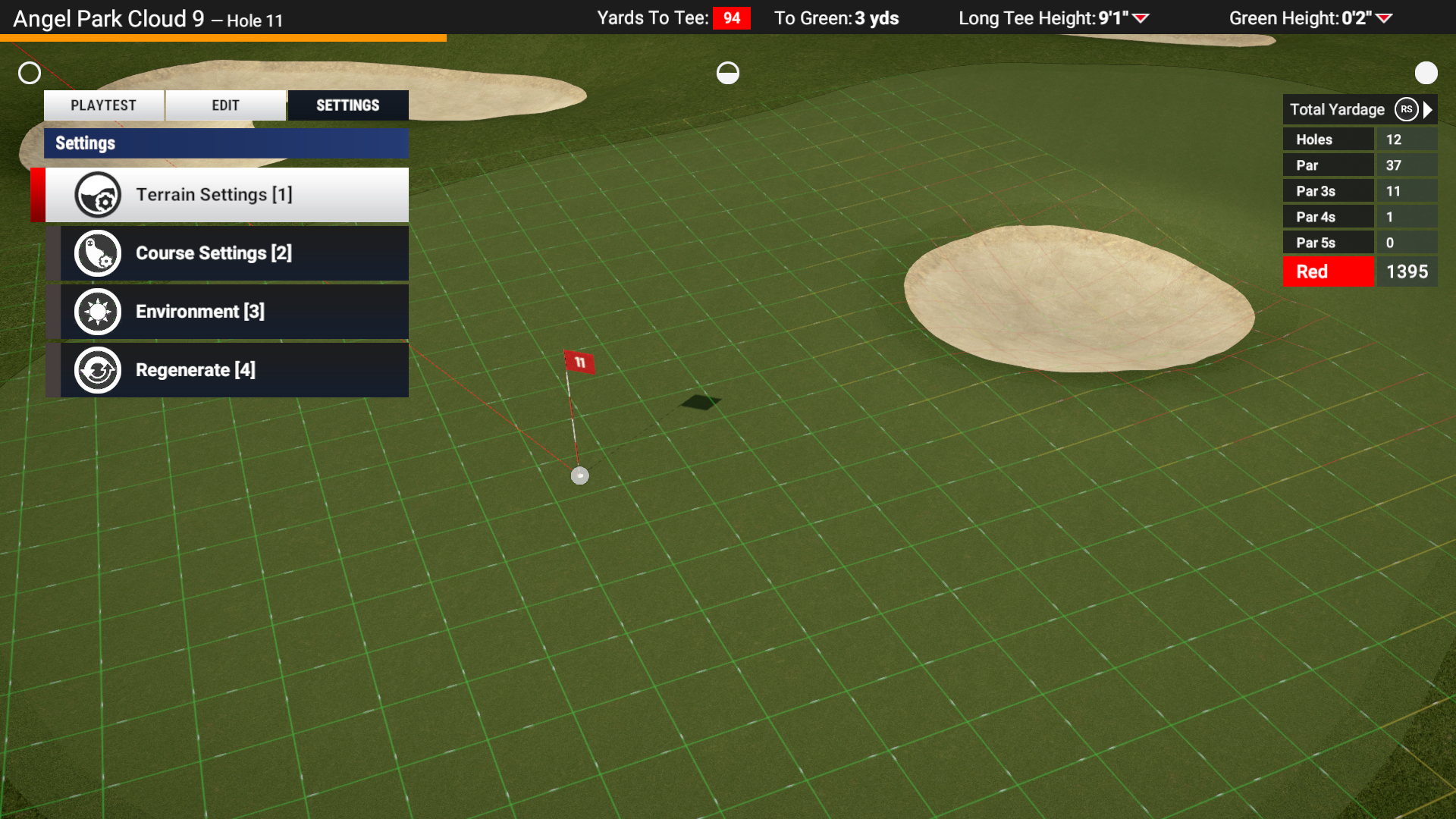Select the Red tee yardage row
Image resolution: width=1456 pixels, height=819 pixels.
click(x=1359, y=271)
